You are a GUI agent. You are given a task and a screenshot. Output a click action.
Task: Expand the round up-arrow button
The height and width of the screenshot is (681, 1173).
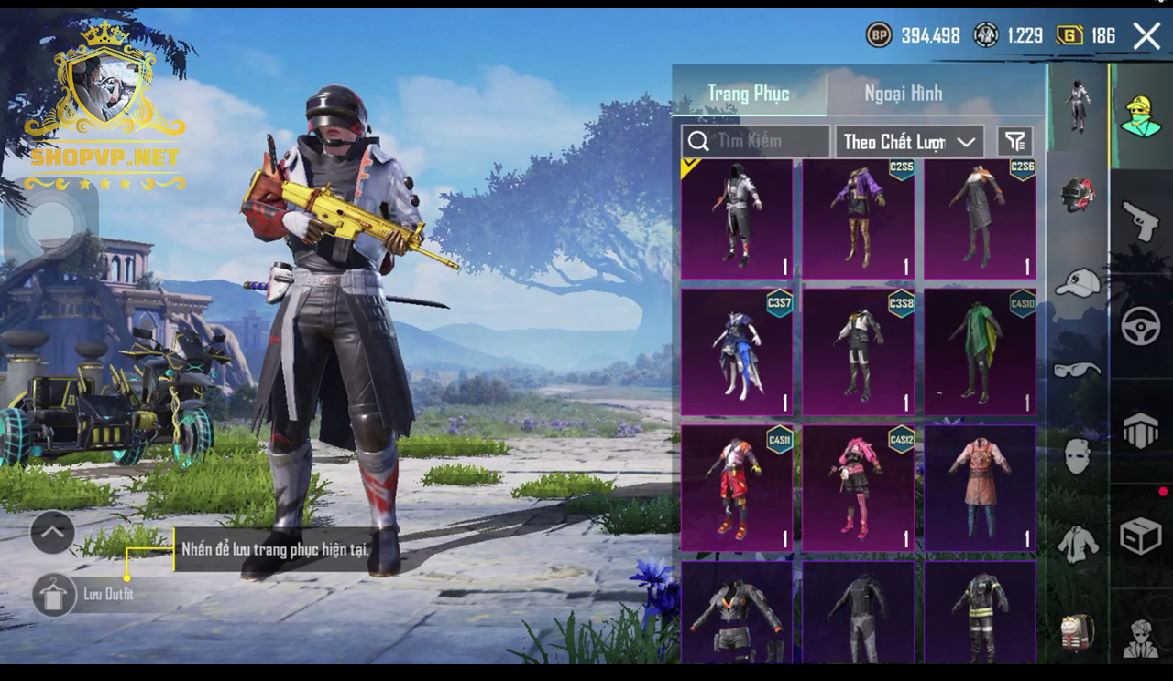52,533
